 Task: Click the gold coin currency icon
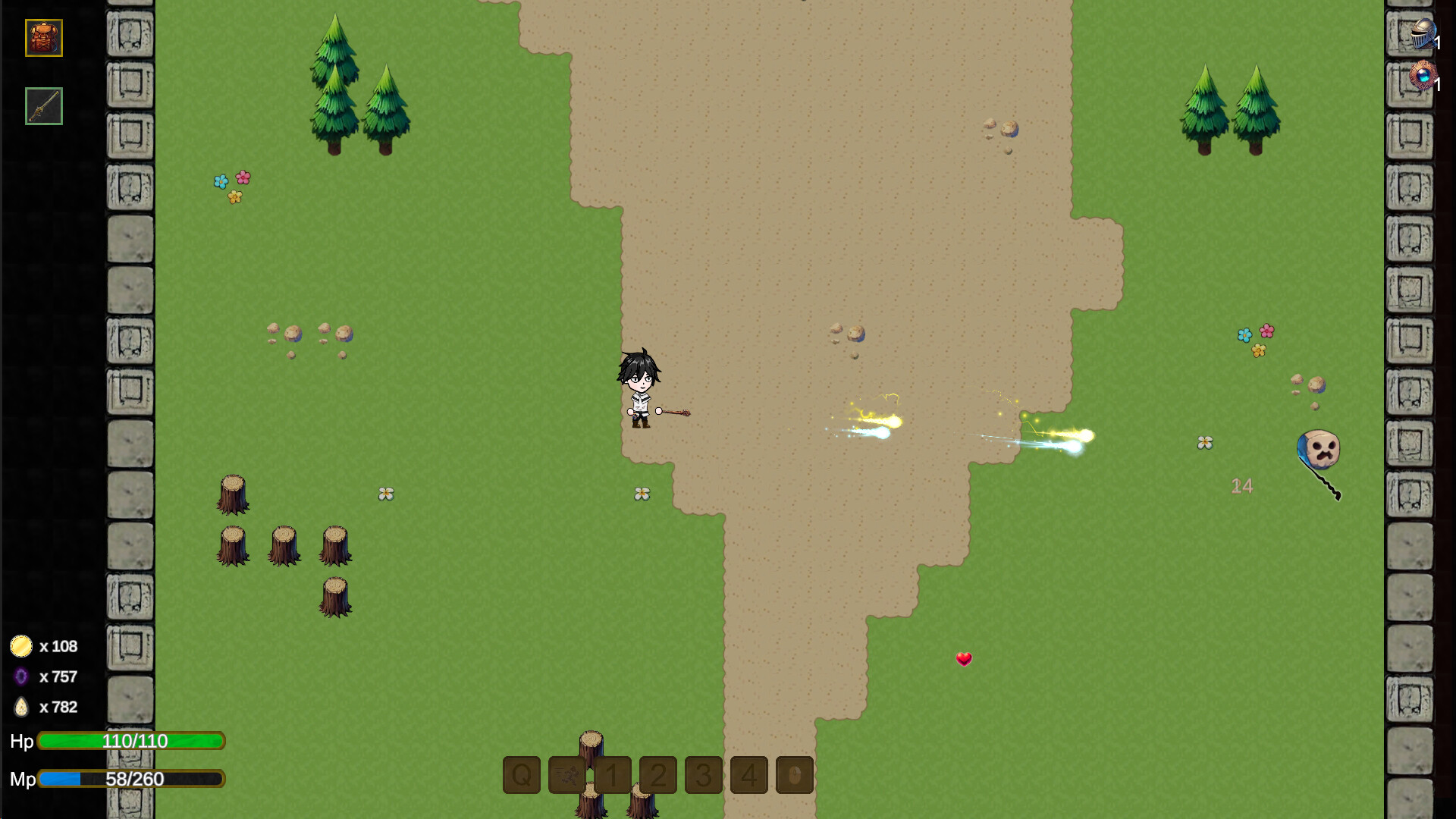tap(20, 645)
